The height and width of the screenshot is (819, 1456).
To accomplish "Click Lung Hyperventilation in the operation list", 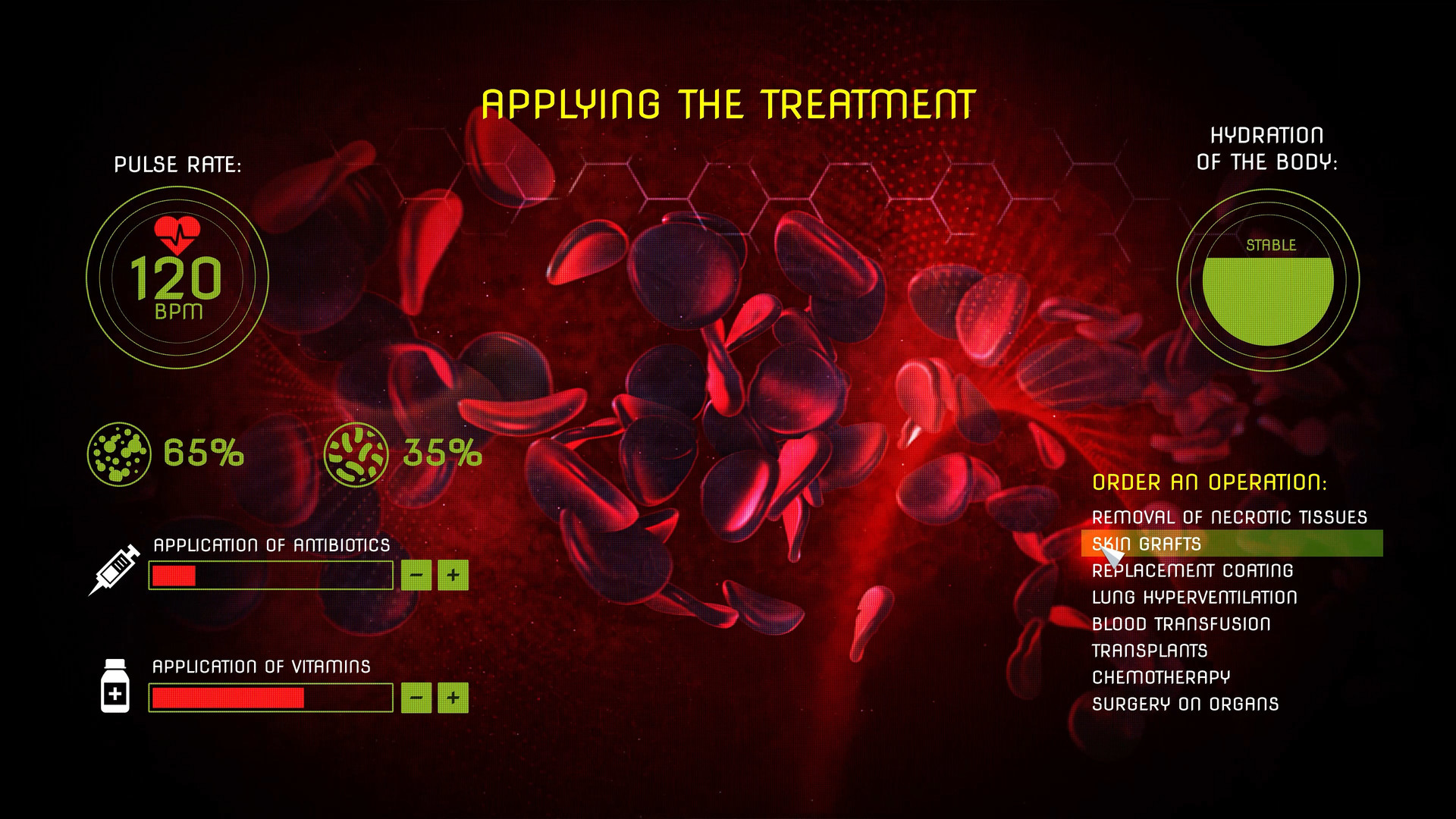I will tap(1194, 597).
